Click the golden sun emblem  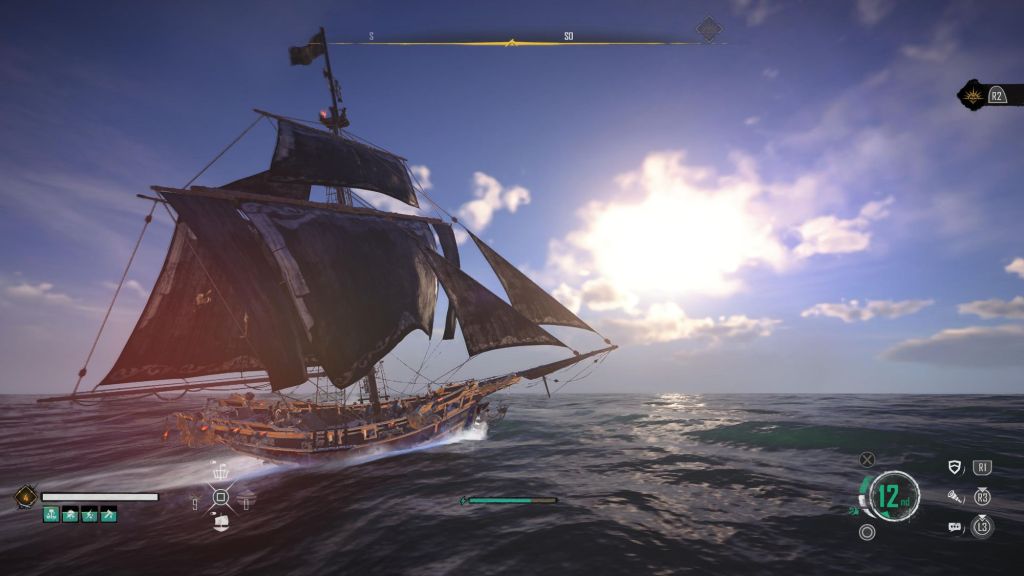(x=972, y=95)
